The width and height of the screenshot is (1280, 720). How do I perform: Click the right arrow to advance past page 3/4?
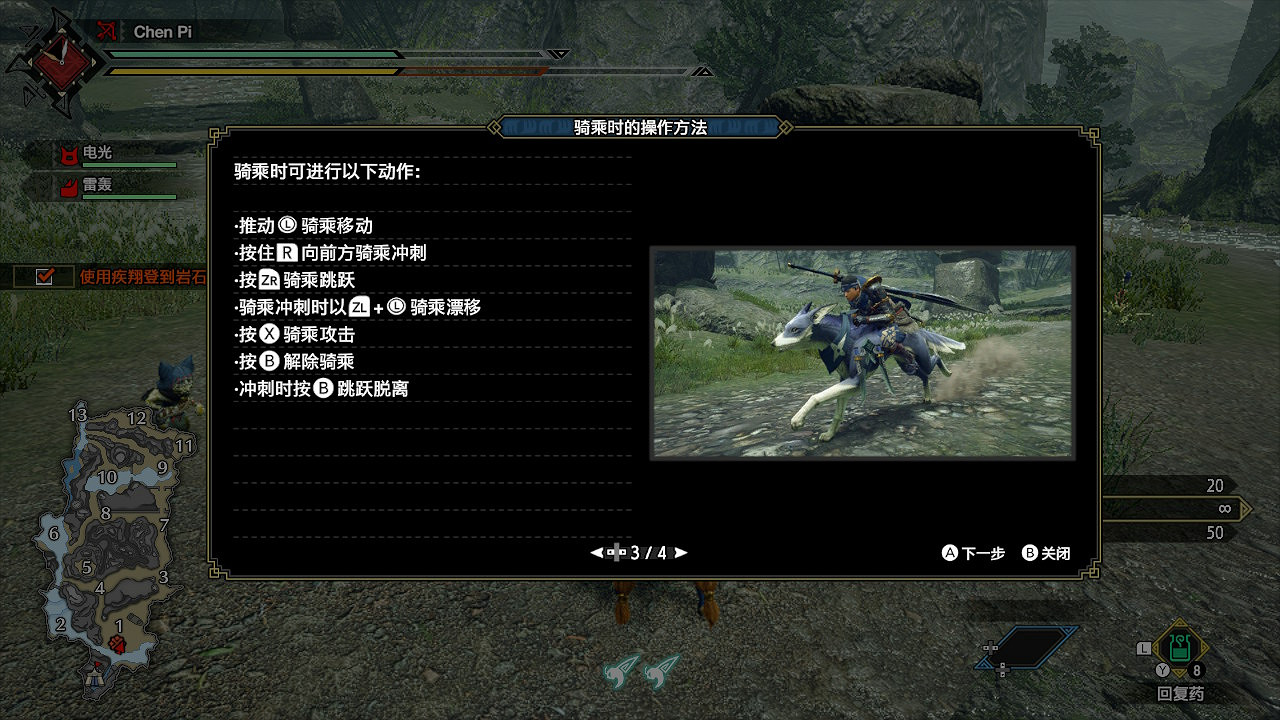click(681, 551)
